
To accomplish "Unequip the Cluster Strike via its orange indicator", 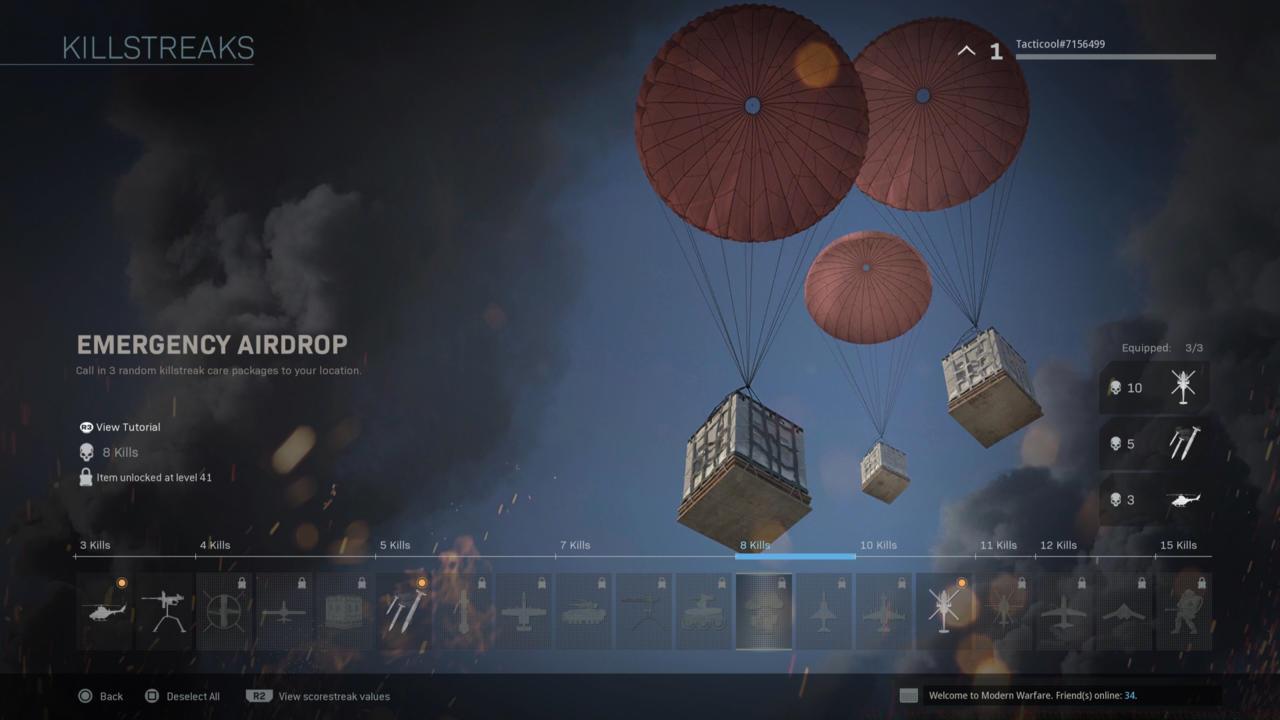I will click(x=422, y=581).
